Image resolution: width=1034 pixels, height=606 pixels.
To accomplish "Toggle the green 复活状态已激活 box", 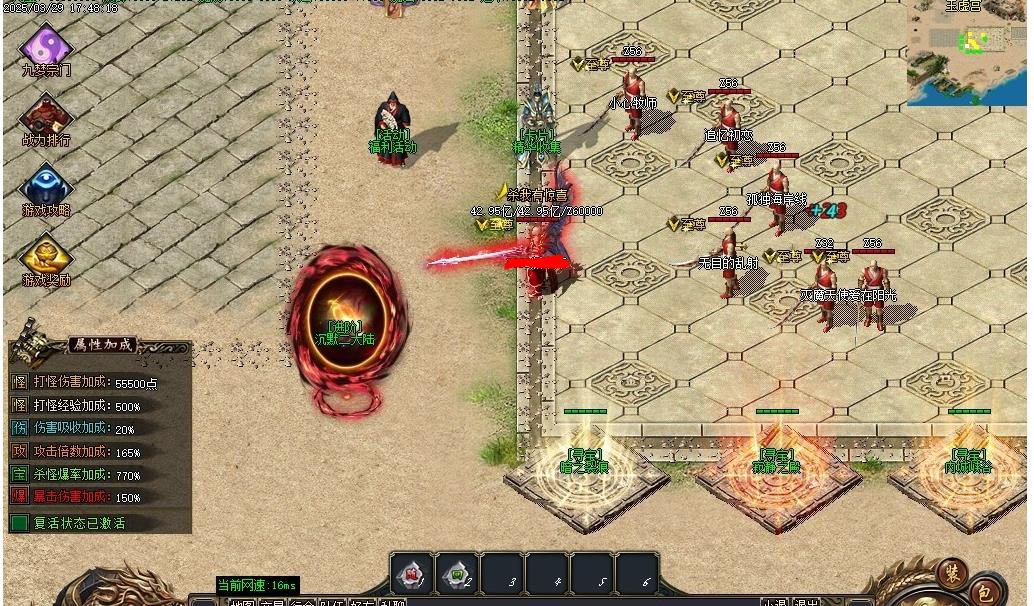I will (19, 522).
